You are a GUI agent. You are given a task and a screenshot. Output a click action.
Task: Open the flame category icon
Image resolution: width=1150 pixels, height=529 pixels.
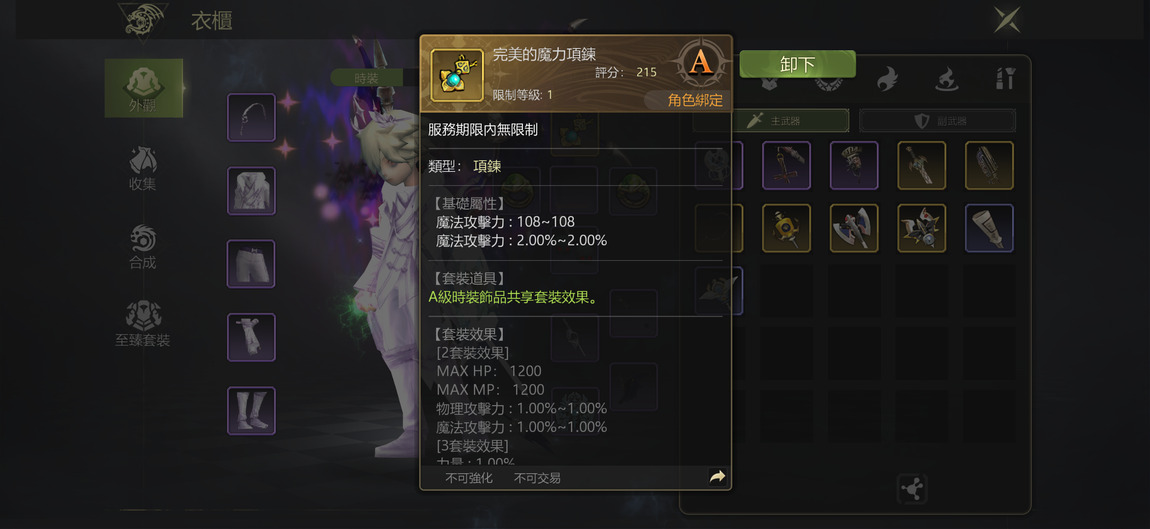pyautogui.click(x=887, y=79)
